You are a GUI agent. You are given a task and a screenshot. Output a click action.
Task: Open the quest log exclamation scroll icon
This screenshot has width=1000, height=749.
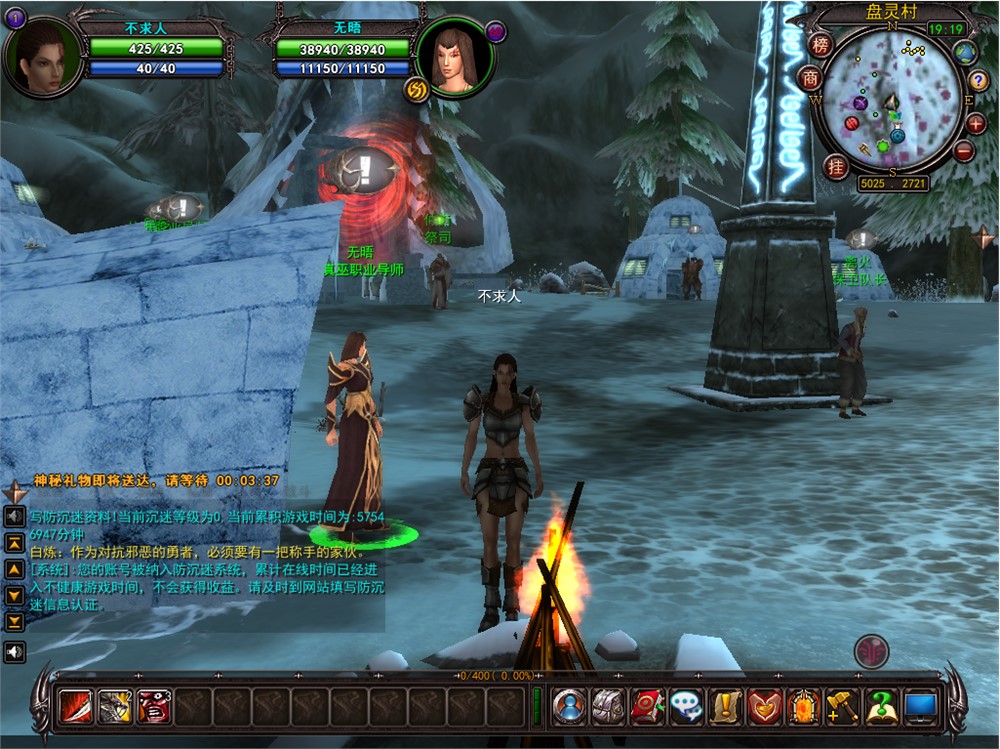725,707
